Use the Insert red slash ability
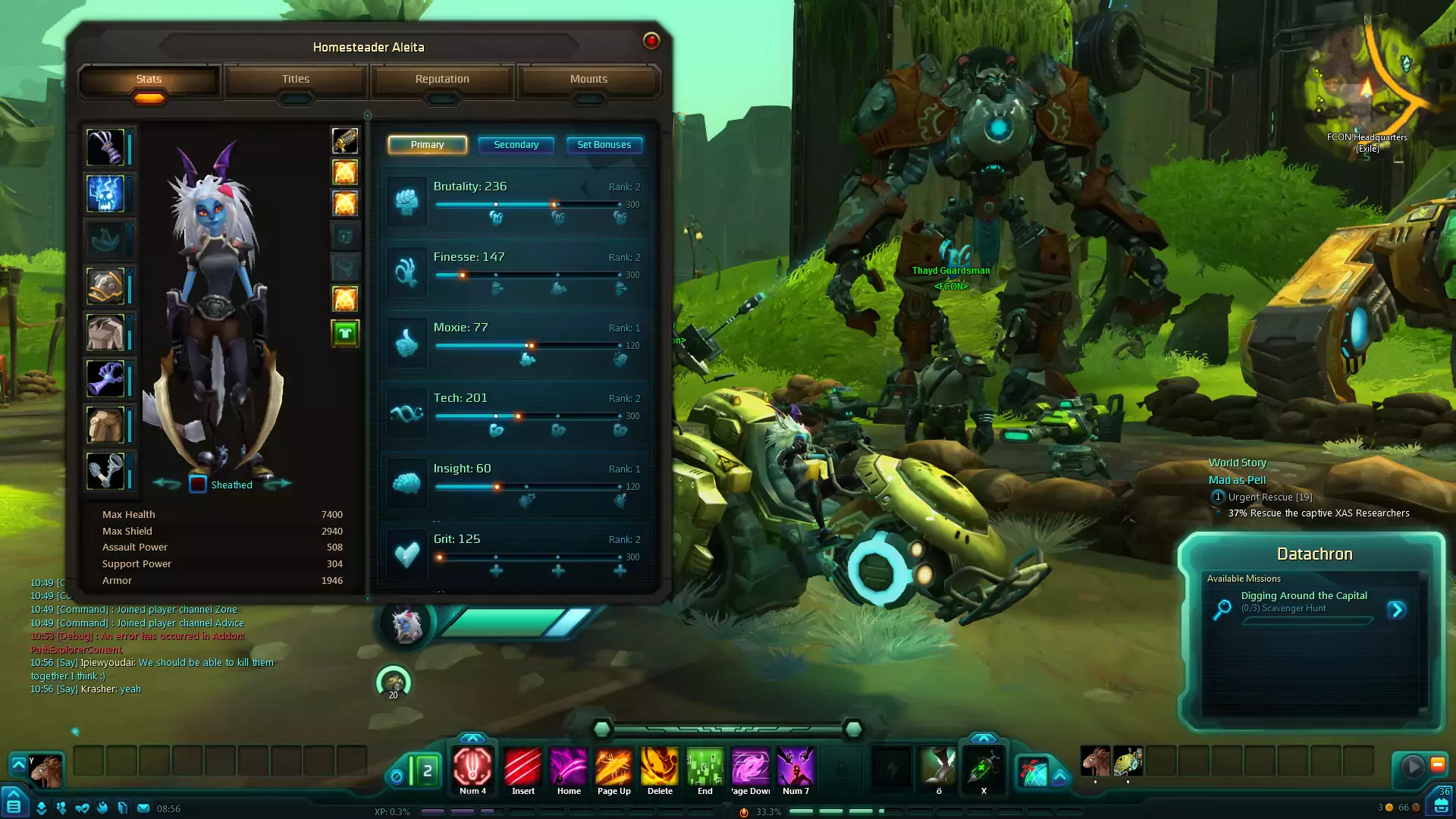Viewport: 1456px width, 819px height. pyautogui.click(x=522, y=767)
